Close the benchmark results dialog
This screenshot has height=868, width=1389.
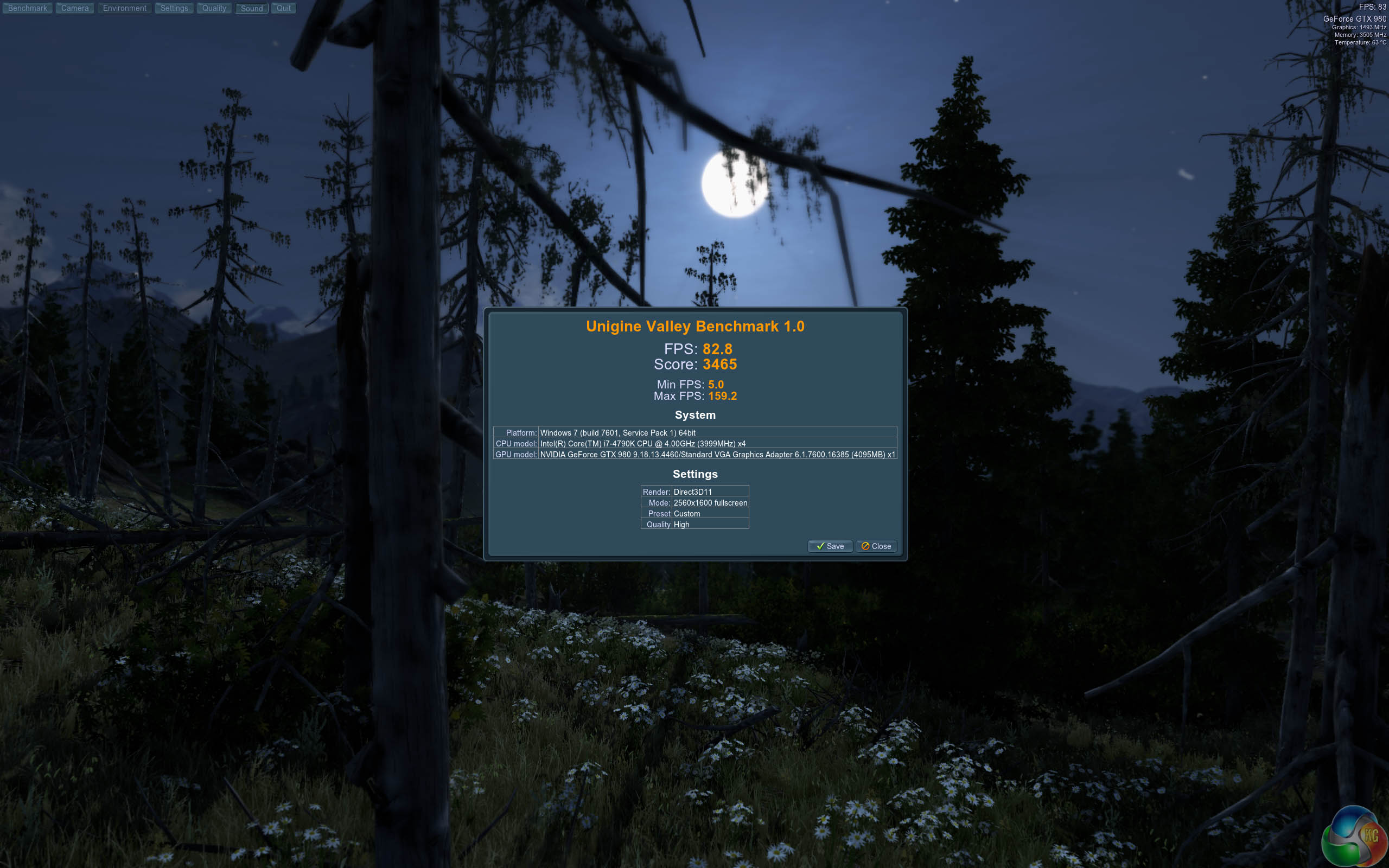[876, 546]
